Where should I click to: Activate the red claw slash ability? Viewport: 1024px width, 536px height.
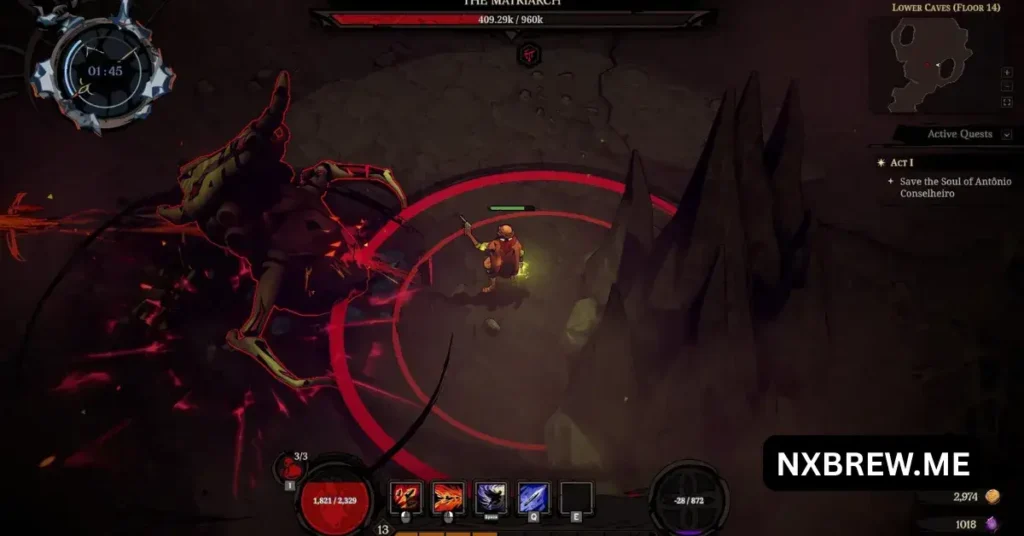click(x=406, y=496)
